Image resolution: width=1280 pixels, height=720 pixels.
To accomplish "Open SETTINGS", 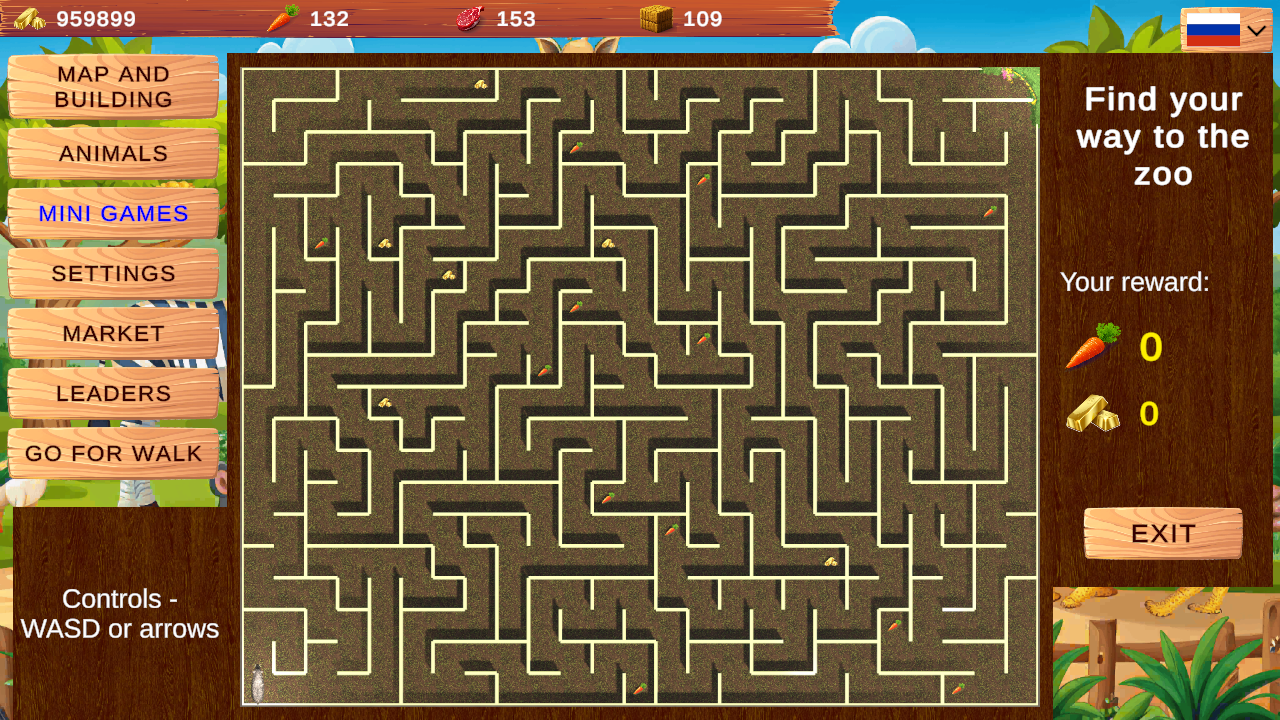I will [x=113, y=273].
